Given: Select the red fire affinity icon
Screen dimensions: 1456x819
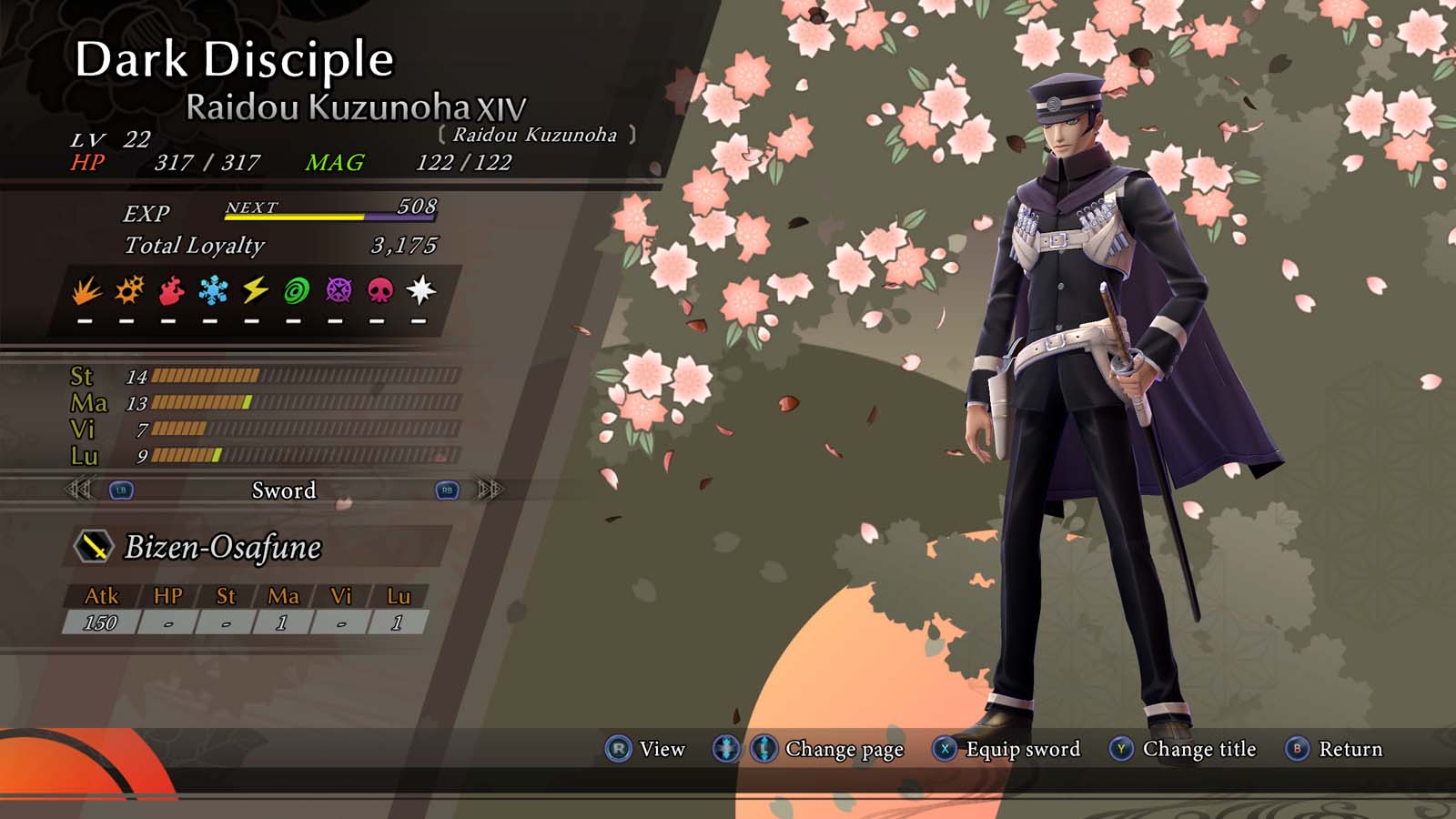Looking at the screenshot, I should (x=169, y=291).
